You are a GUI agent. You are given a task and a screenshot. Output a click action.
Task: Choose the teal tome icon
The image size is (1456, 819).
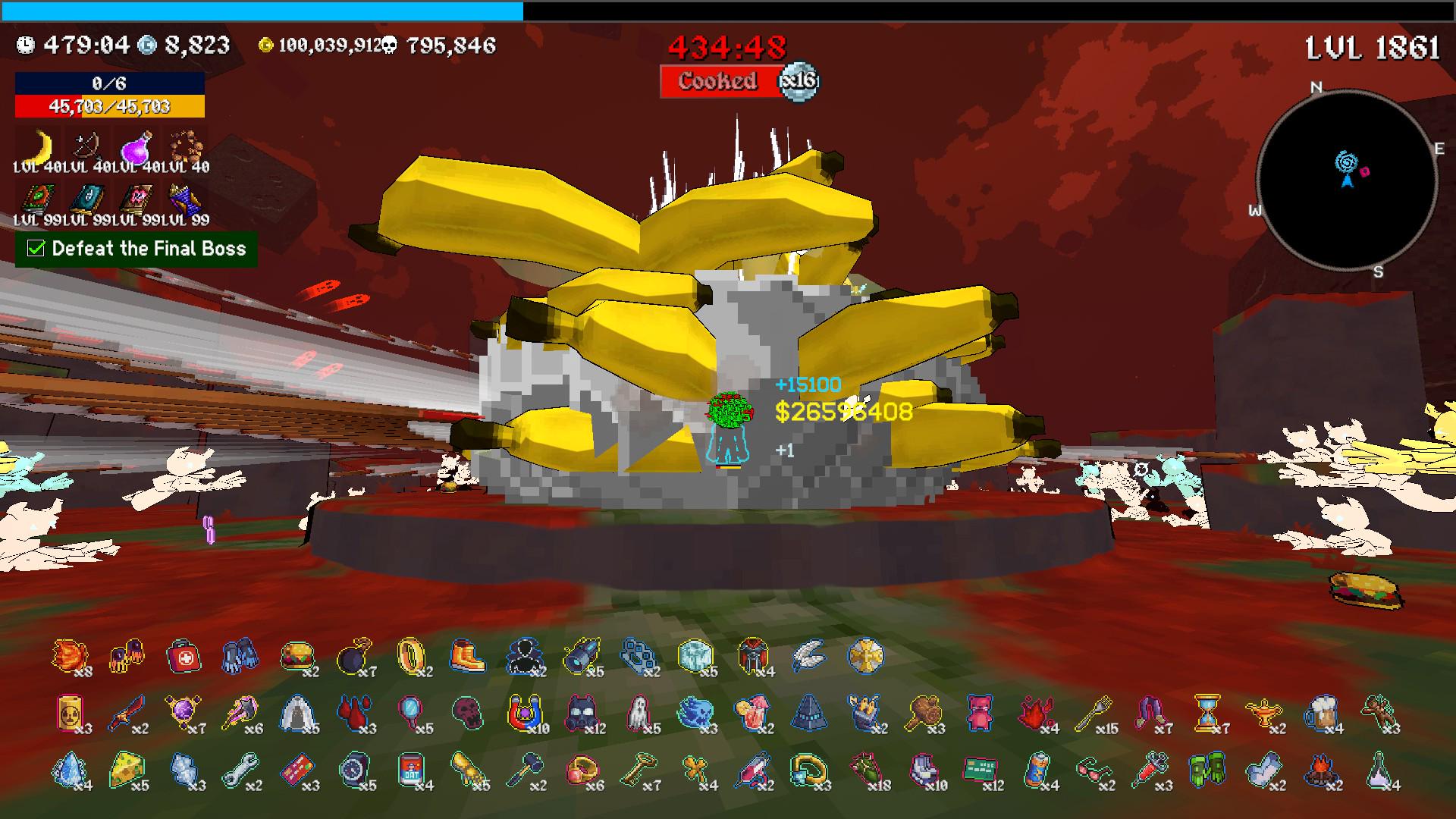(87, 199)
